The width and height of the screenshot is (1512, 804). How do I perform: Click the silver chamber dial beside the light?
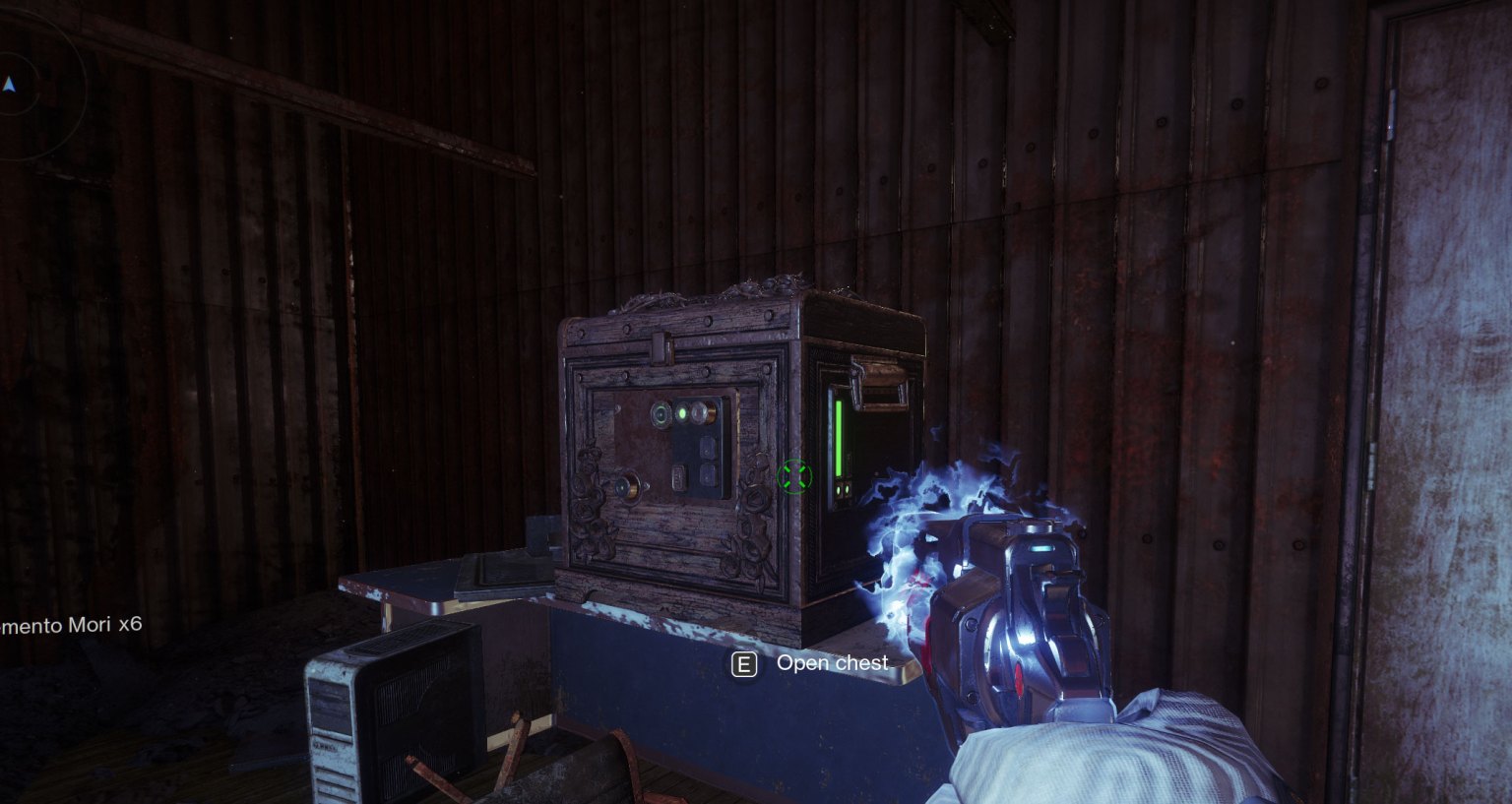click(699, 411)
